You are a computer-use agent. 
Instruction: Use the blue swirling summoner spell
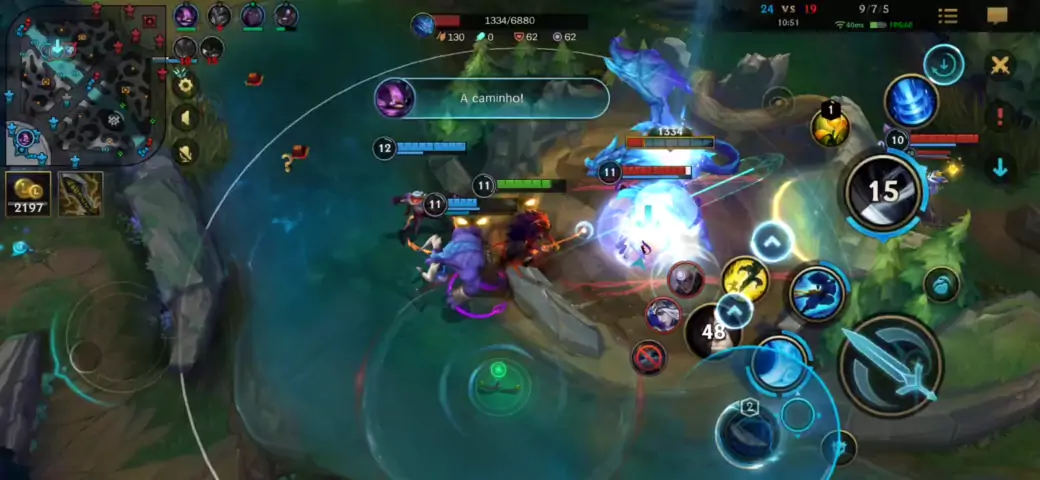pos(910,101)
